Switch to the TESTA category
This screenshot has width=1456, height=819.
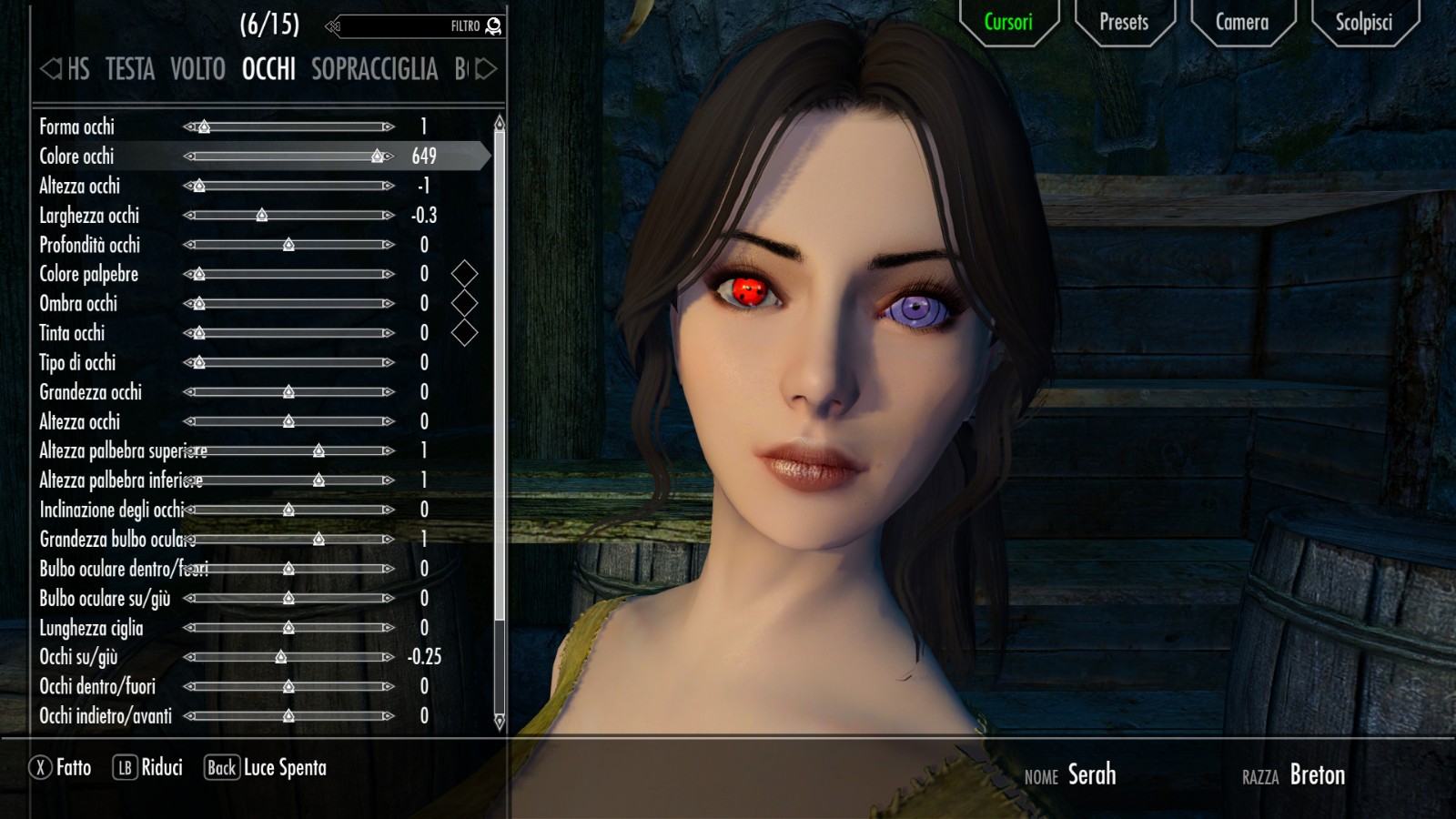[x=130, y=69]
